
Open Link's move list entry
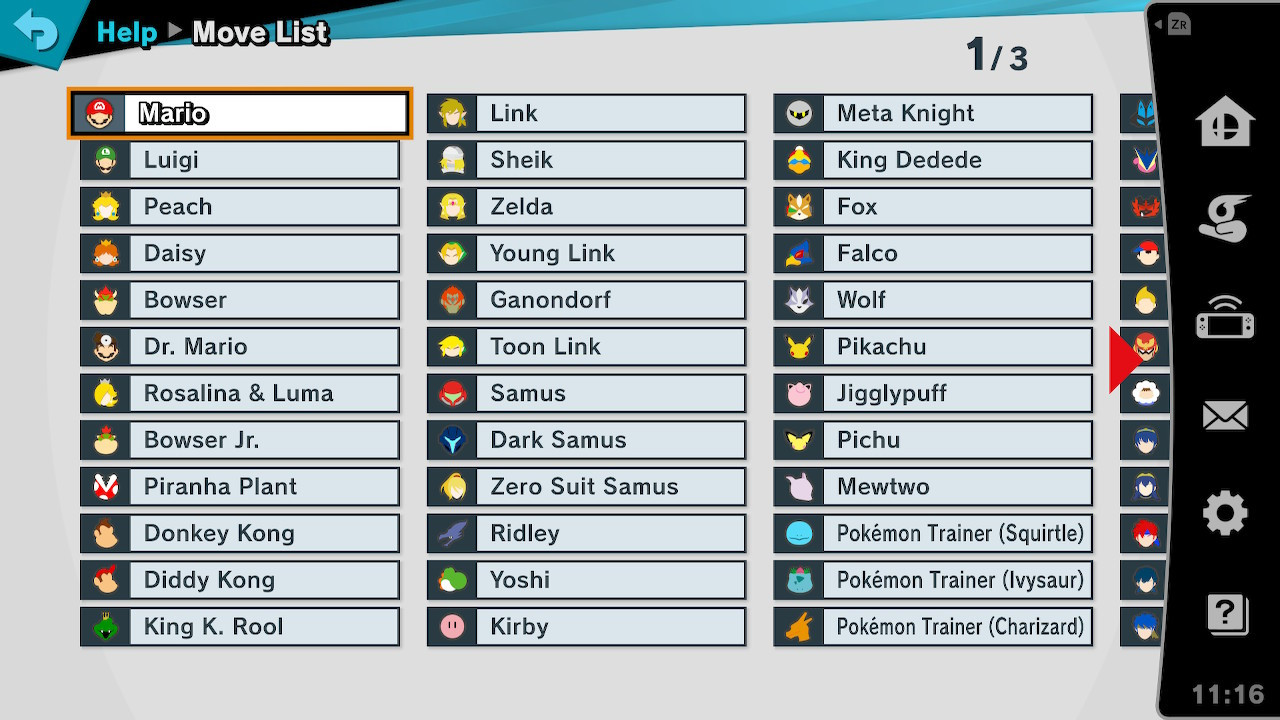pos(585,113)
